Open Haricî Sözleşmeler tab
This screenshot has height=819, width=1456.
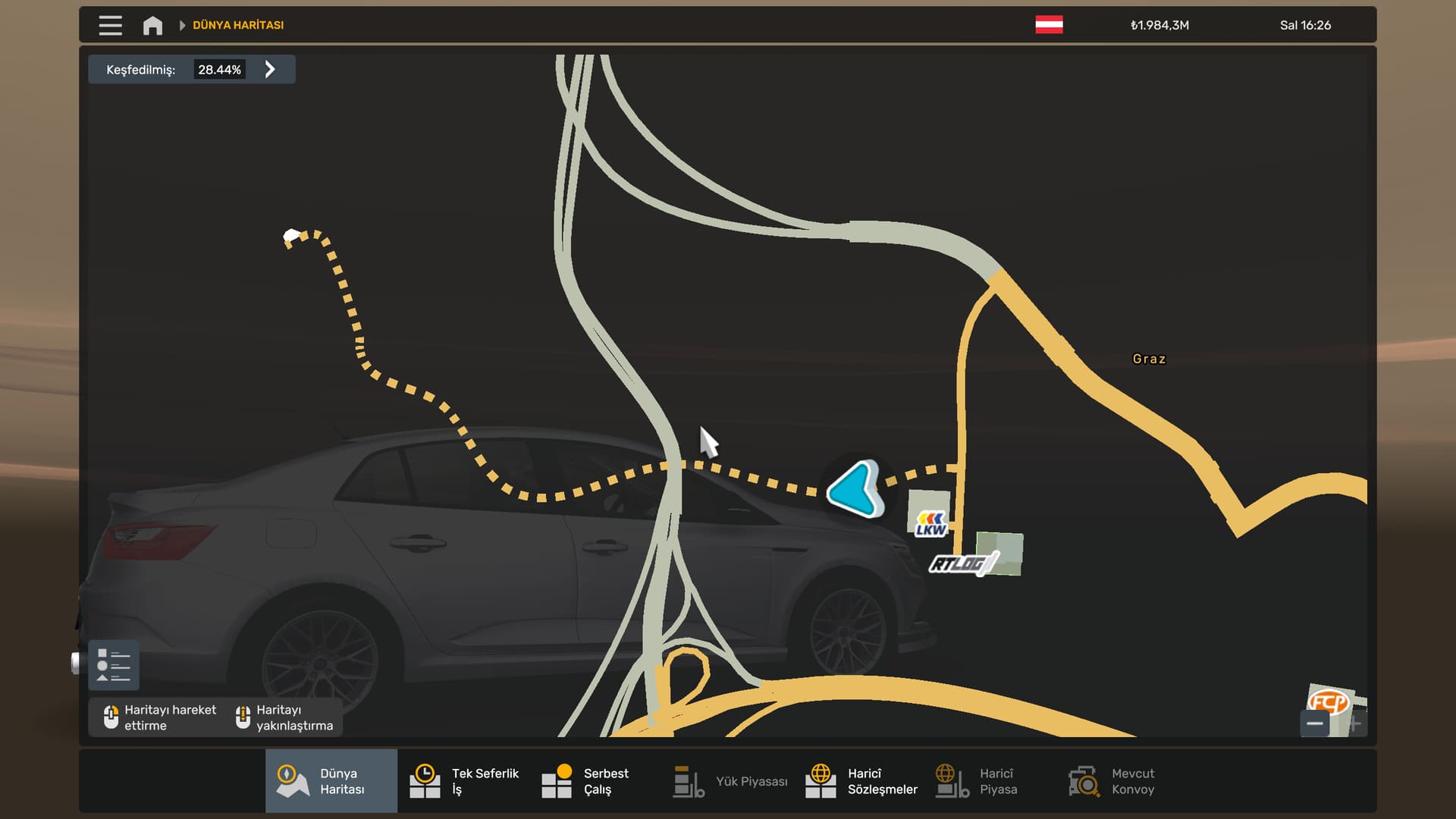861,781
